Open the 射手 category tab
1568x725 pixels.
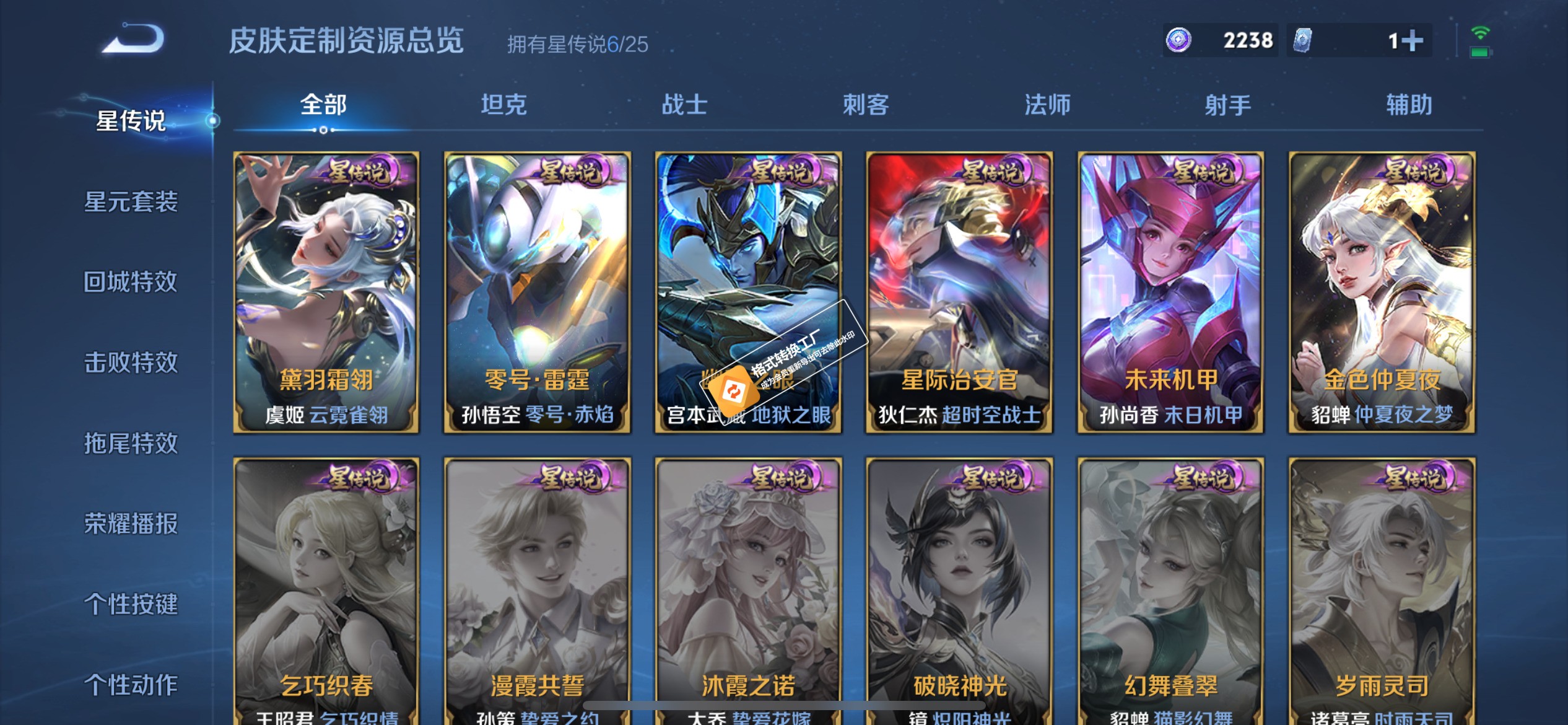click(1227, 105)
